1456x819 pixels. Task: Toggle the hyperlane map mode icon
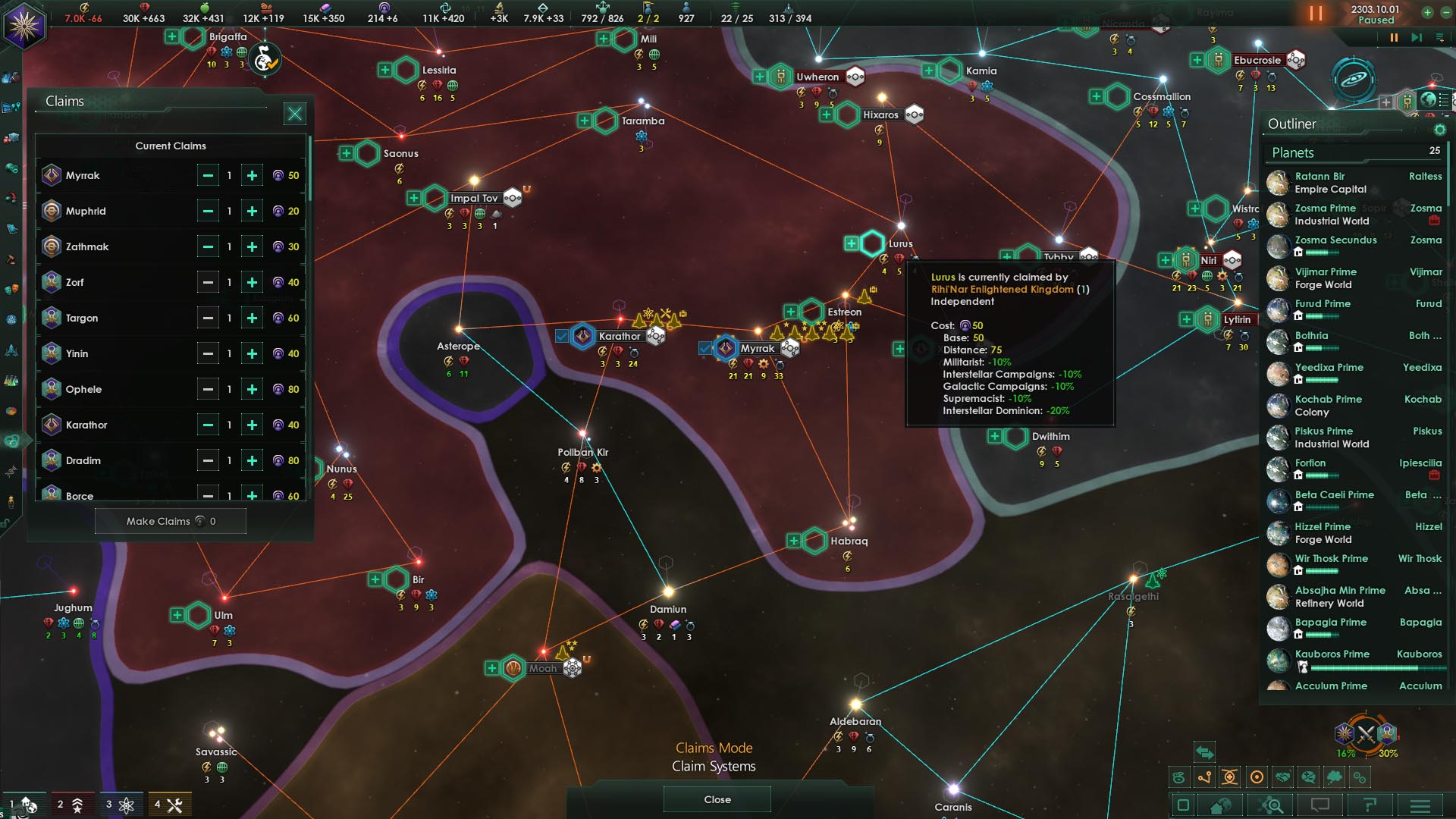tap(1203, 777)
